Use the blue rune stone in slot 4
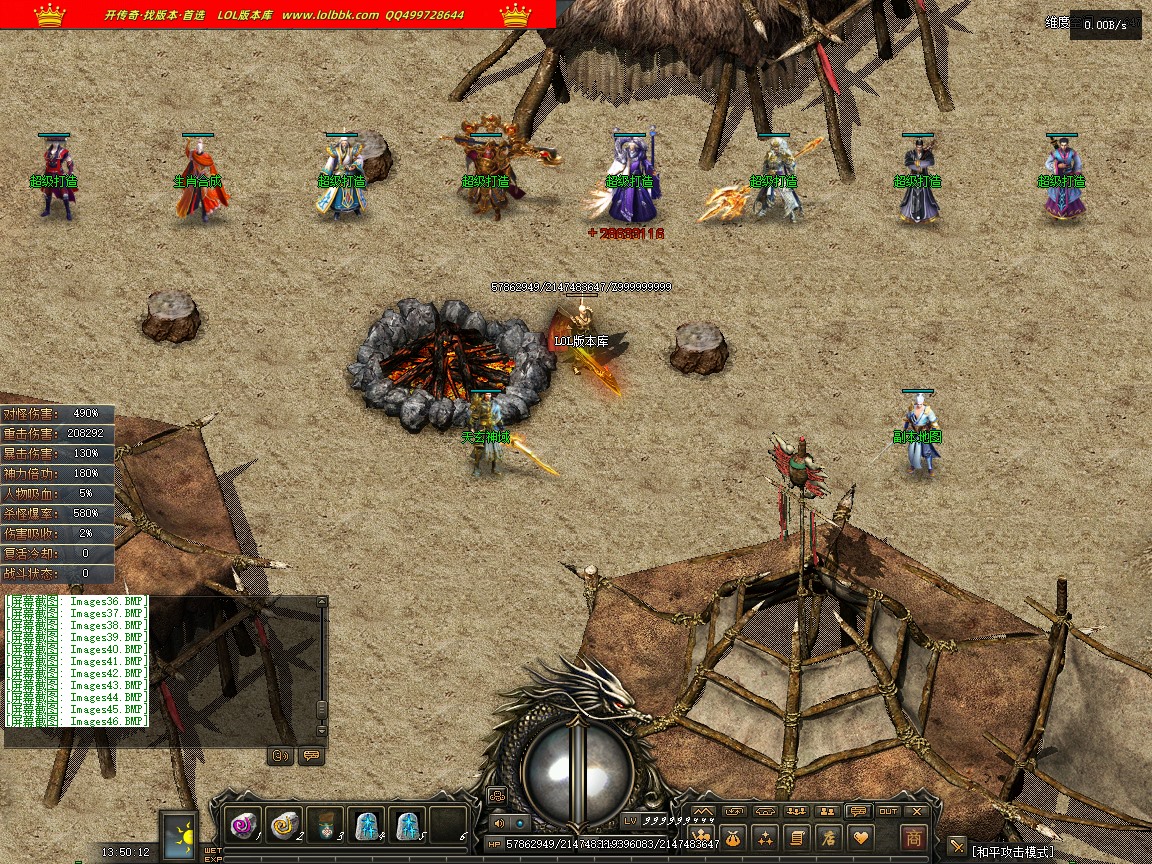The height and width of the screenshot is (864, 1152). click(x=366, y=824)
